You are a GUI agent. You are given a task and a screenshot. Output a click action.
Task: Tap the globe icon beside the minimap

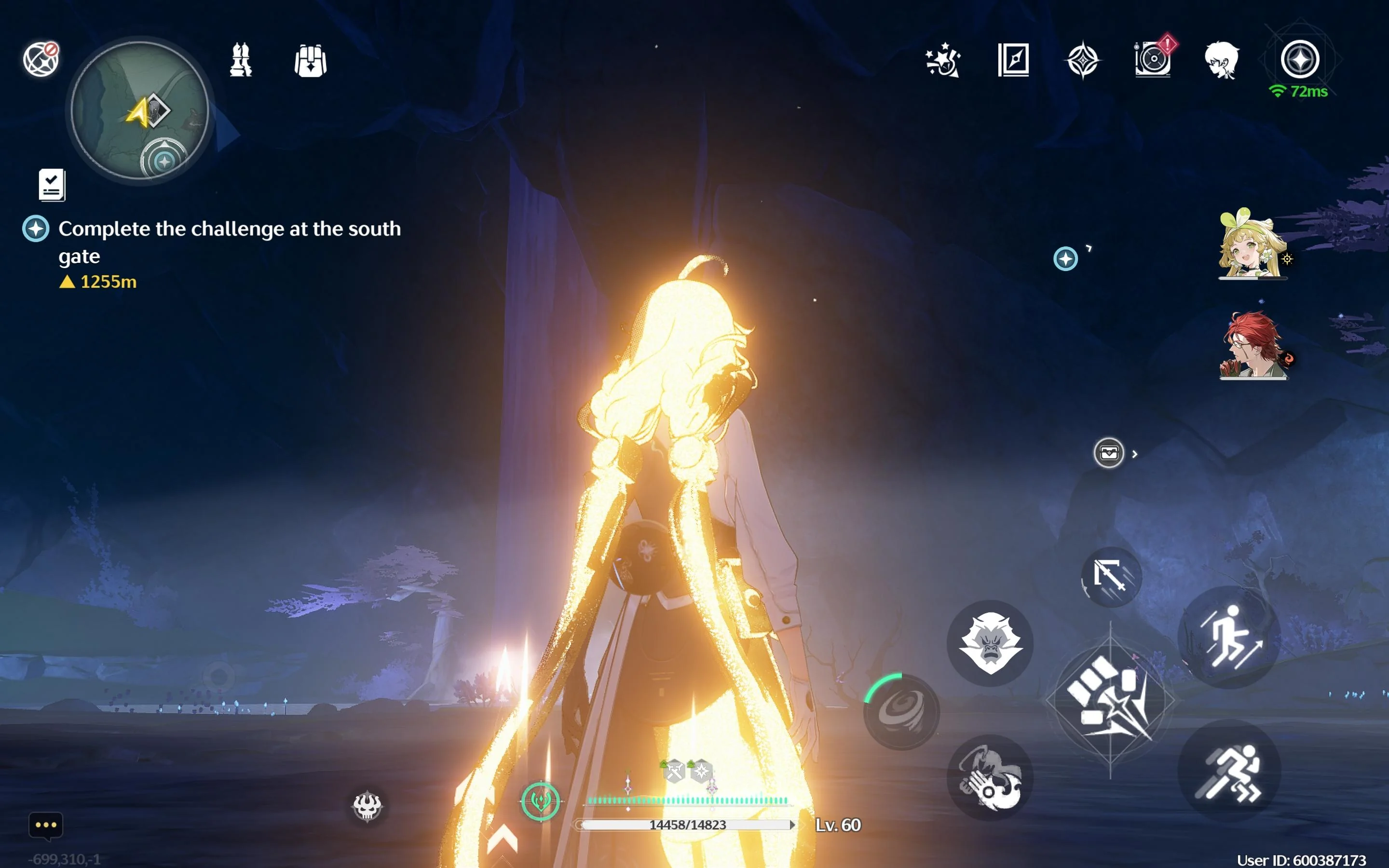(41, 59)
